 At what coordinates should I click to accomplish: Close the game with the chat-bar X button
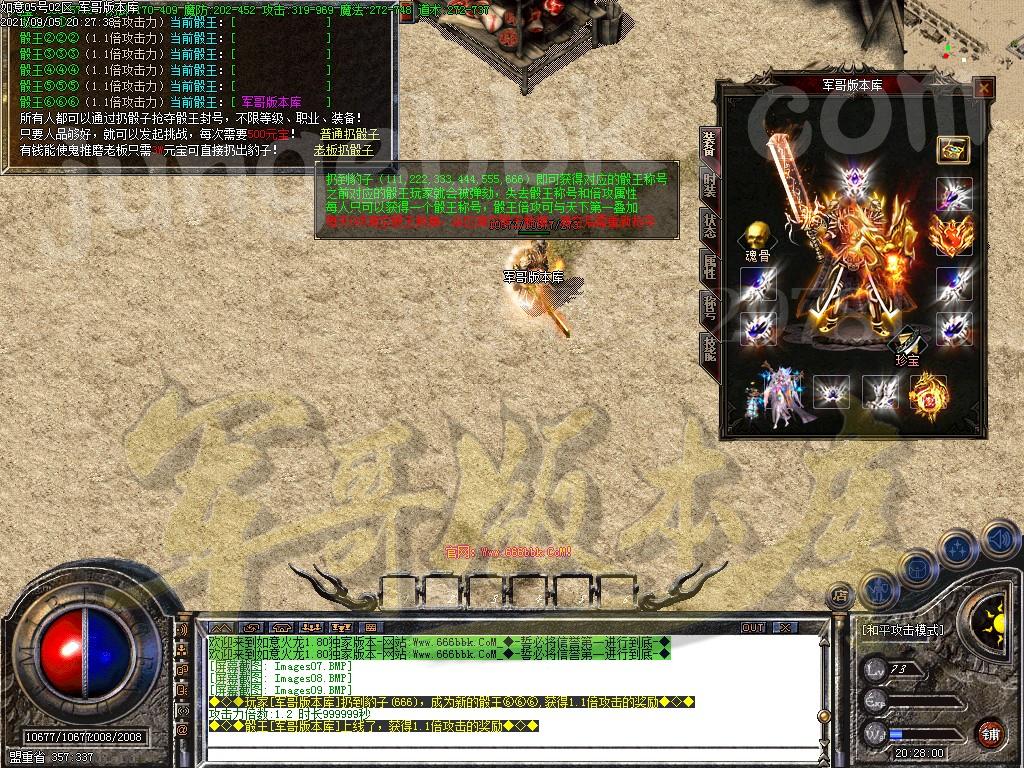click(785, 628)
